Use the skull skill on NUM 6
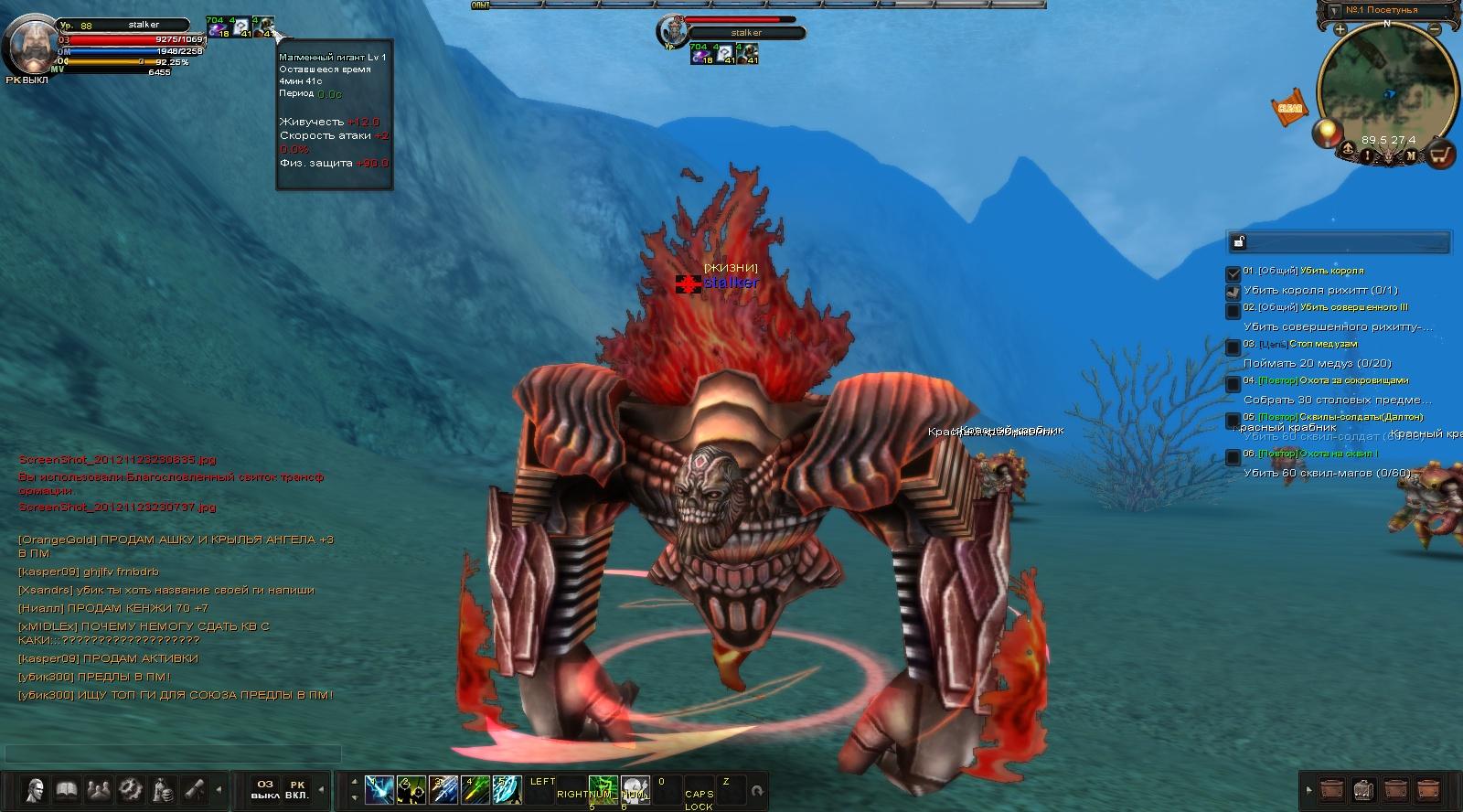Screen dimensions: 1463x812 (635, 789)
